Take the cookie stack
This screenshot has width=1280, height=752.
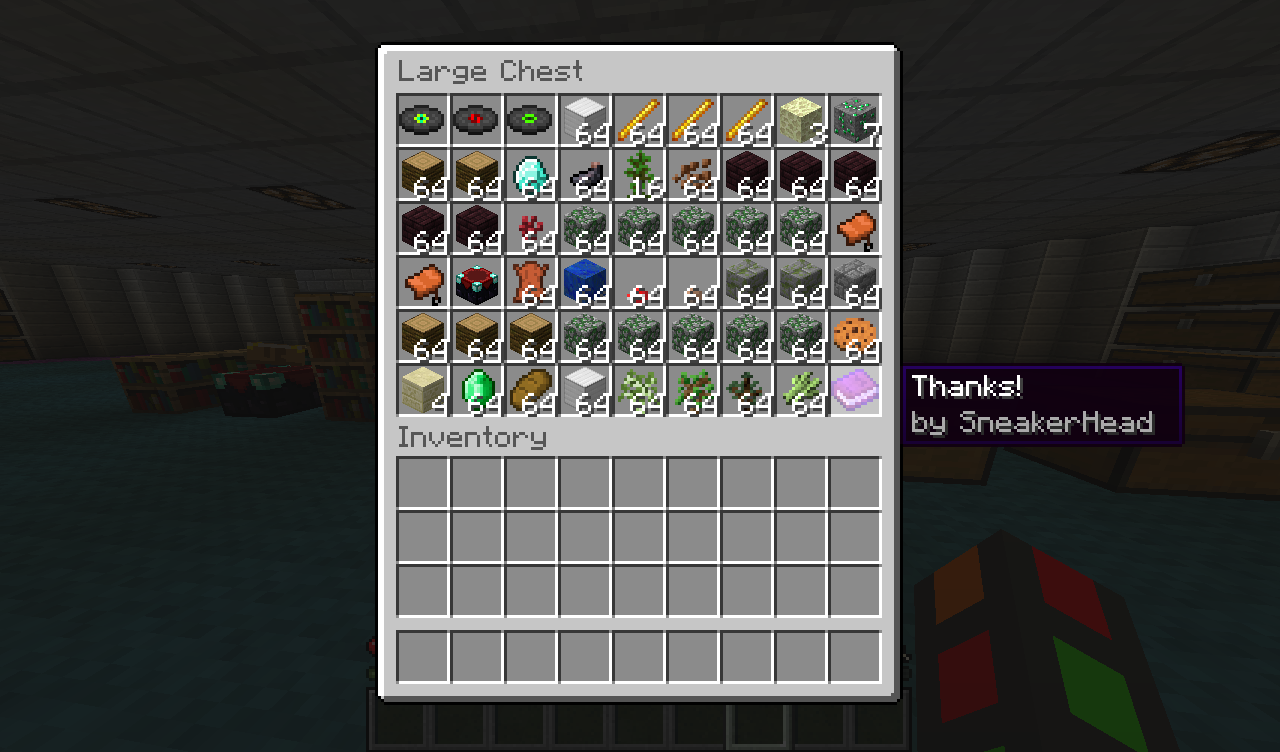[855, 336]
